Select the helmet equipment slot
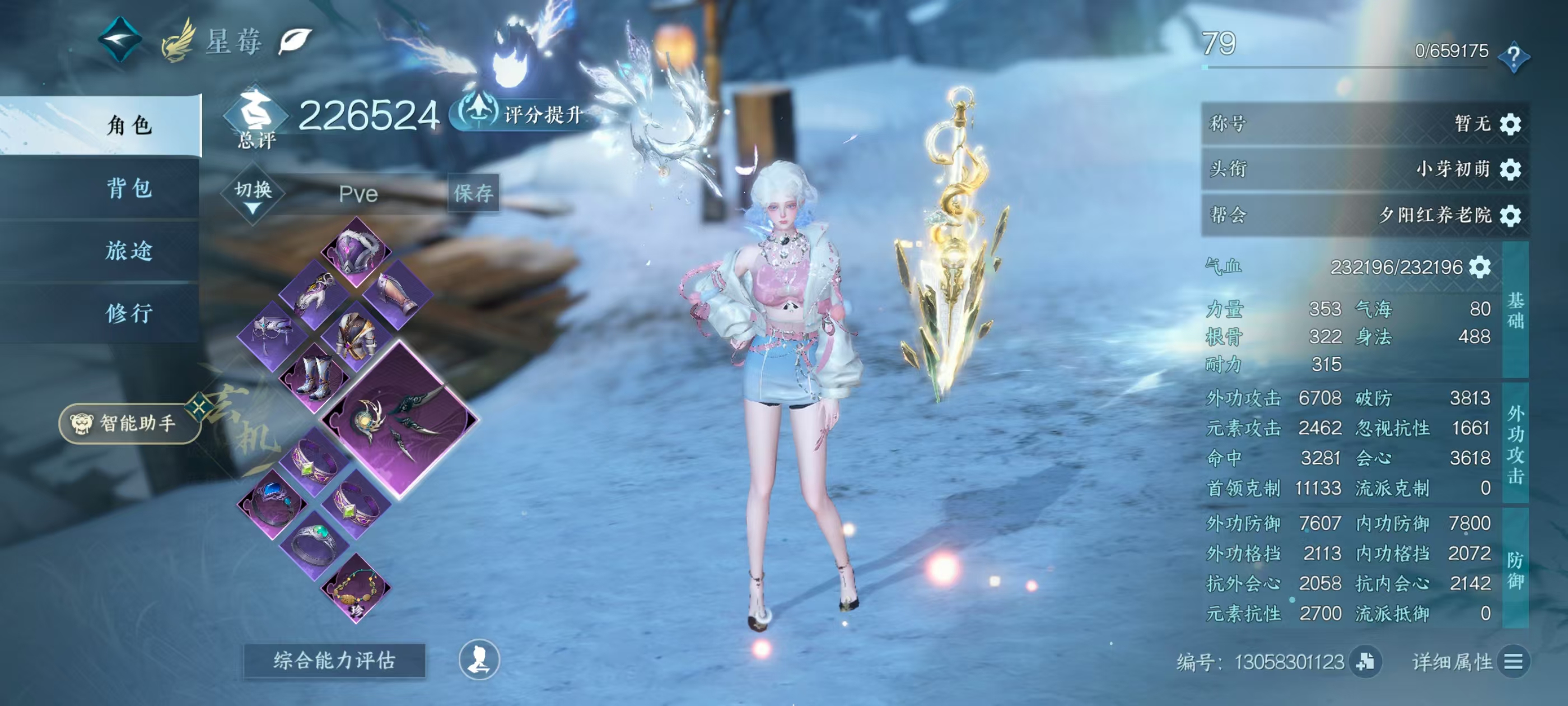The height and width of the screenshot is (706, 1568). tap(356, 251)
